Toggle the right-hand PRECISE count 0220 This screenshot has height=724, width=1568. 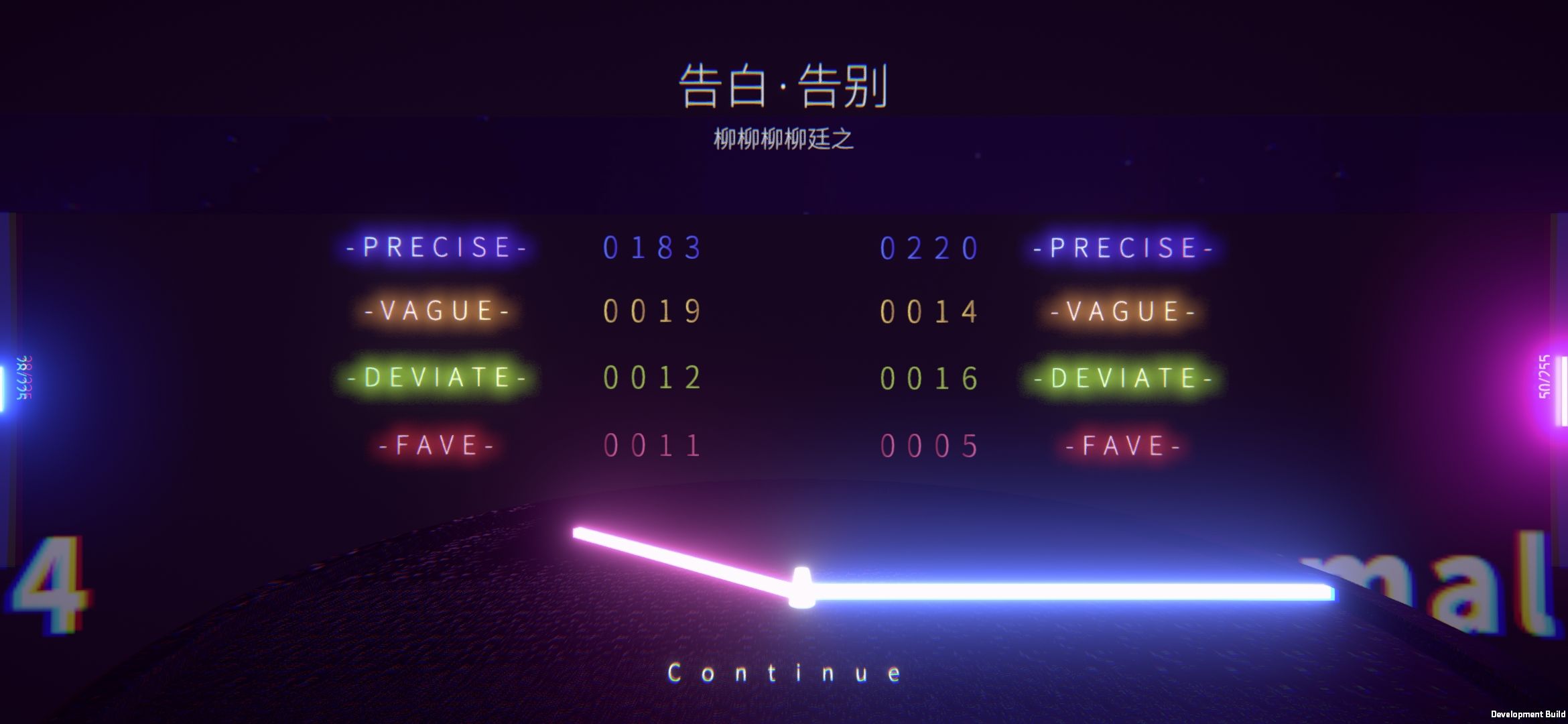(x=930, y=247)
